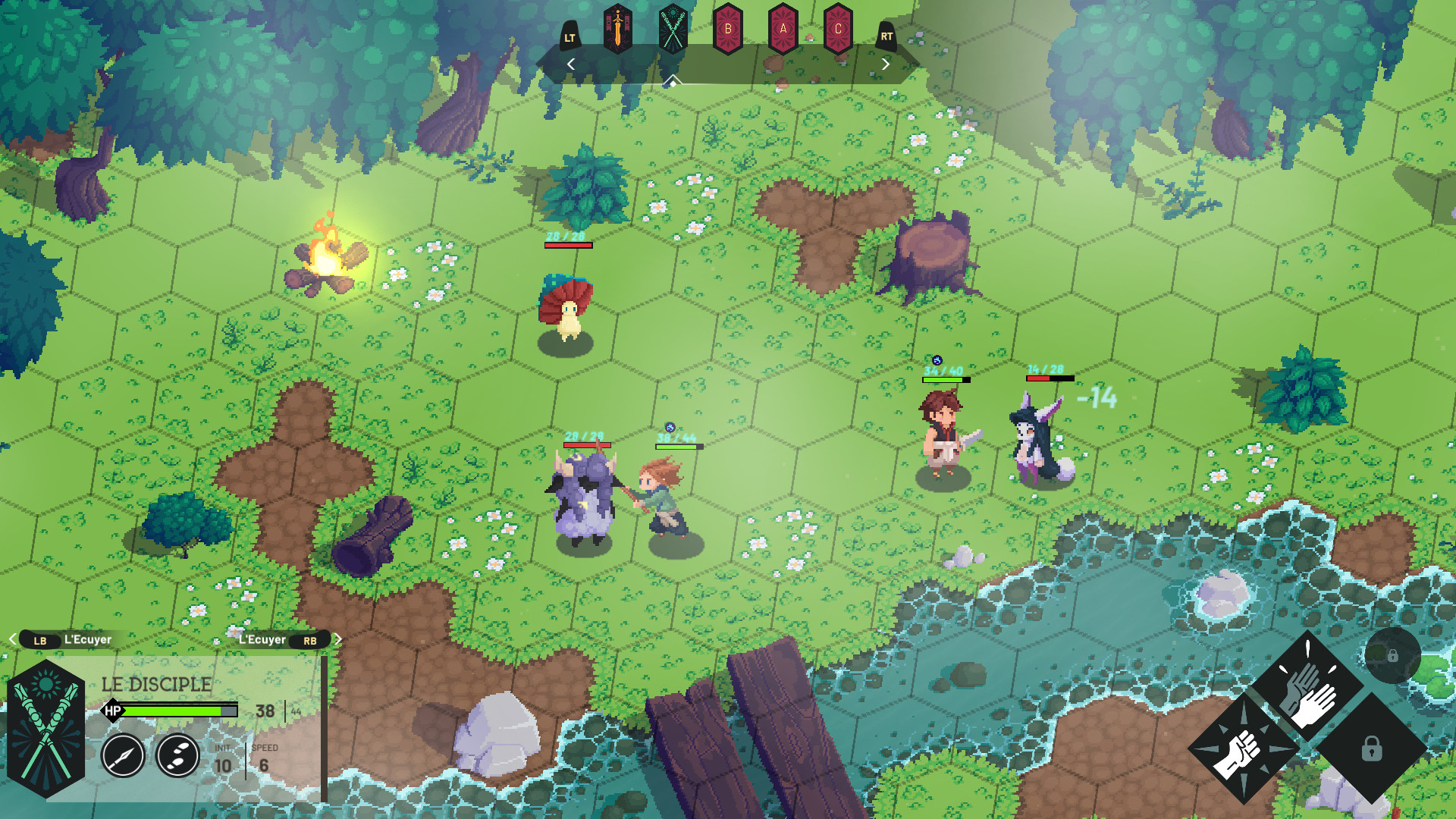Expand the right chevron of the top ability bar
The height and width of the screenshot is (819, 1456).
[886, 64]
